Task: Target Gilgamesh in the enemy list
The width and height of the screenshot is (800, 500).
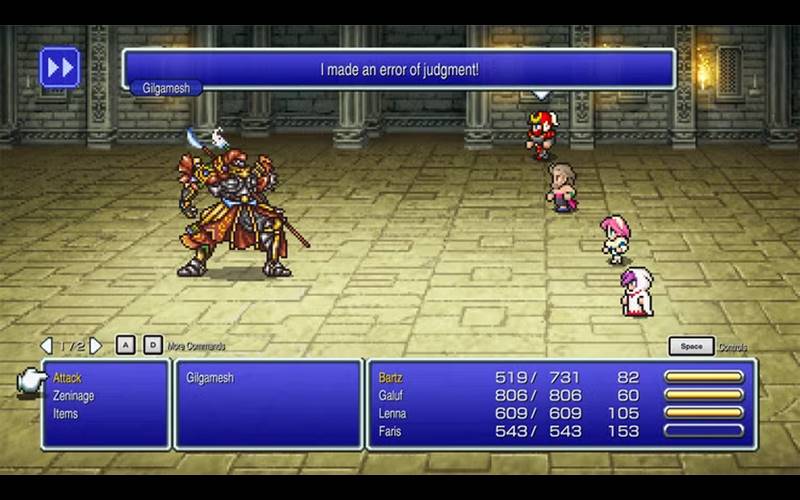Action: click(210, 378)
